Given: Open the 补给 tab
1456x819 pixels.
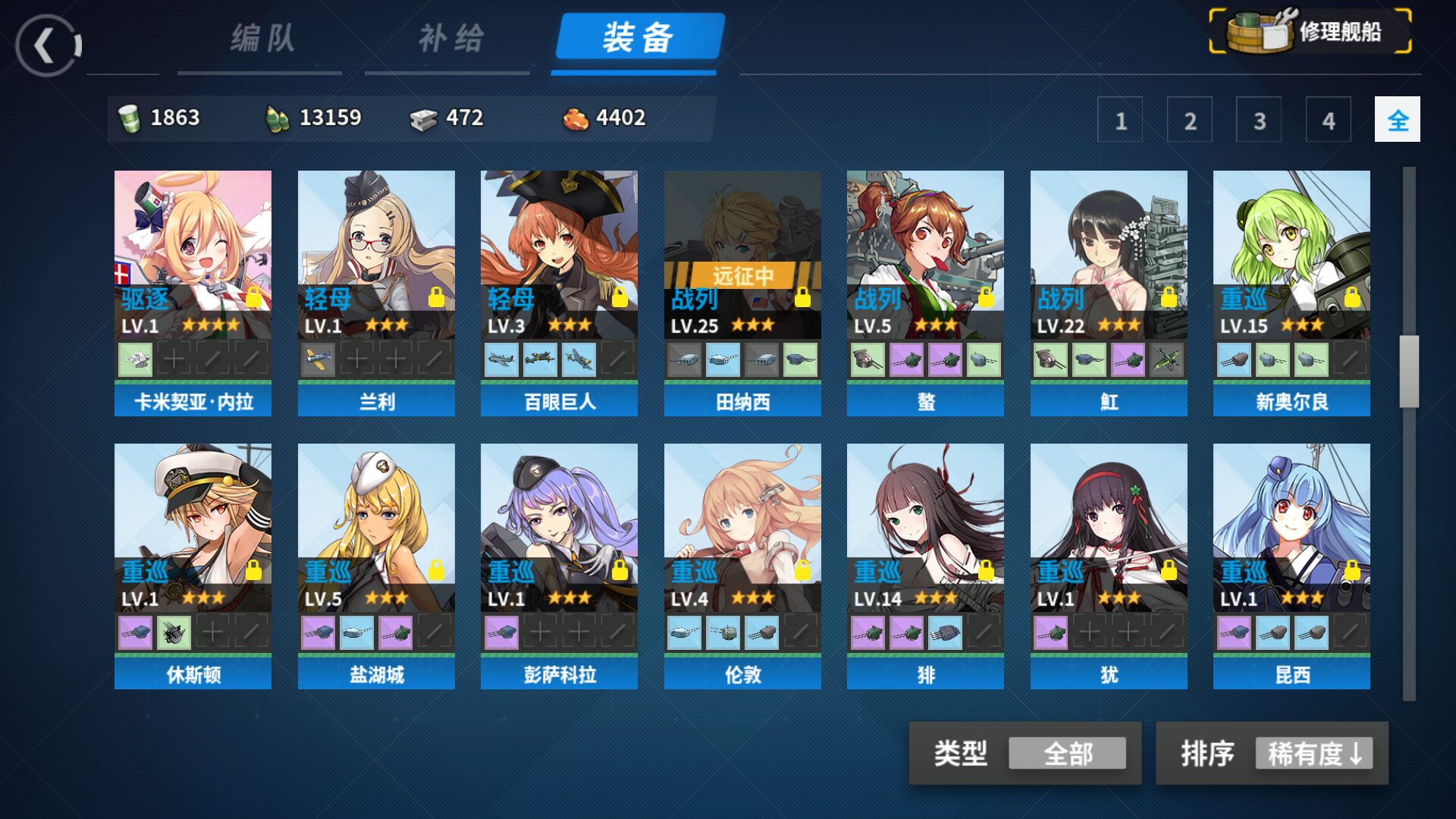Looking at the screenshot, I should pos(450,39).
